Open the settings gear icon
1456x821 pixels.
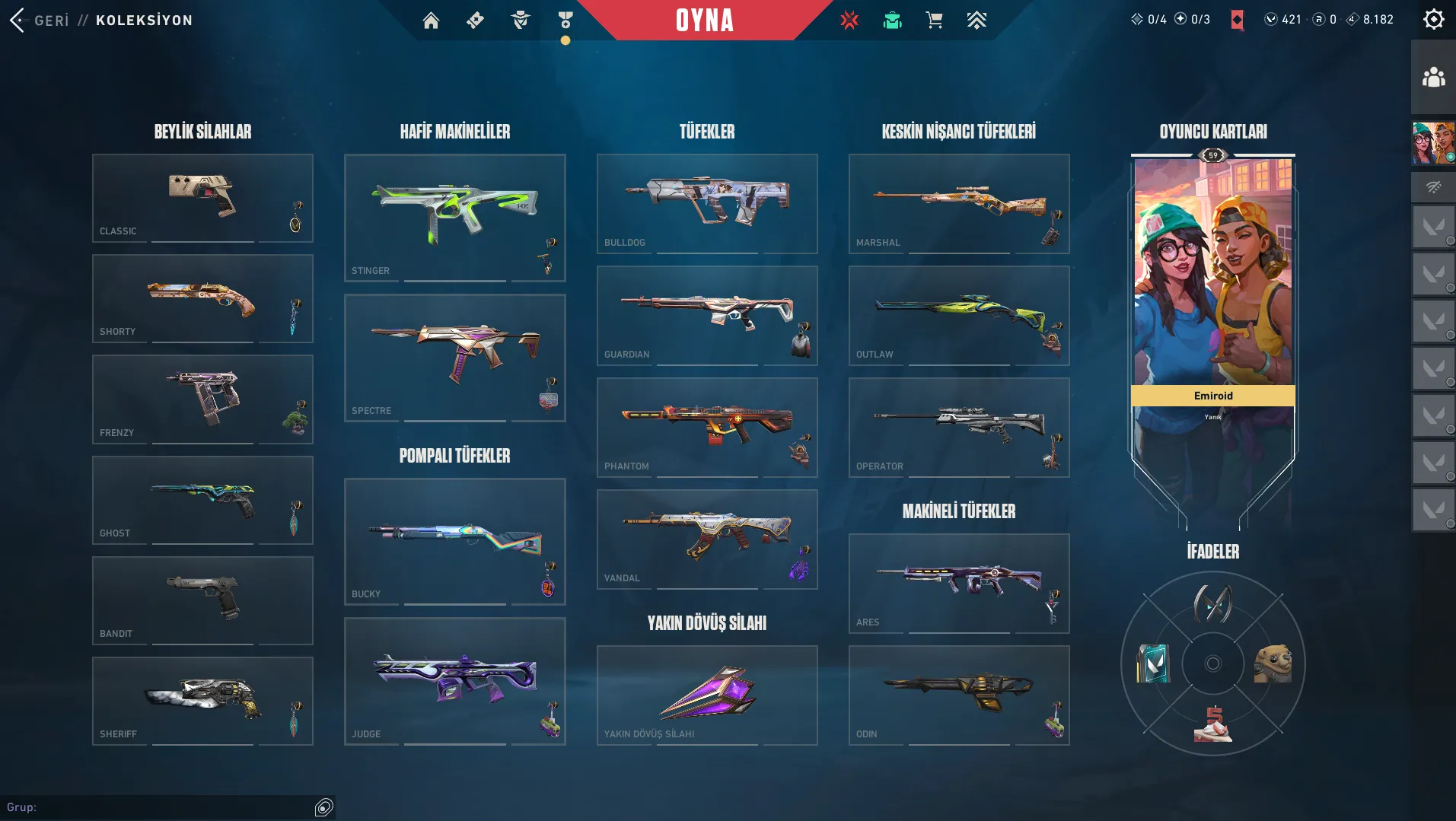1433,19
